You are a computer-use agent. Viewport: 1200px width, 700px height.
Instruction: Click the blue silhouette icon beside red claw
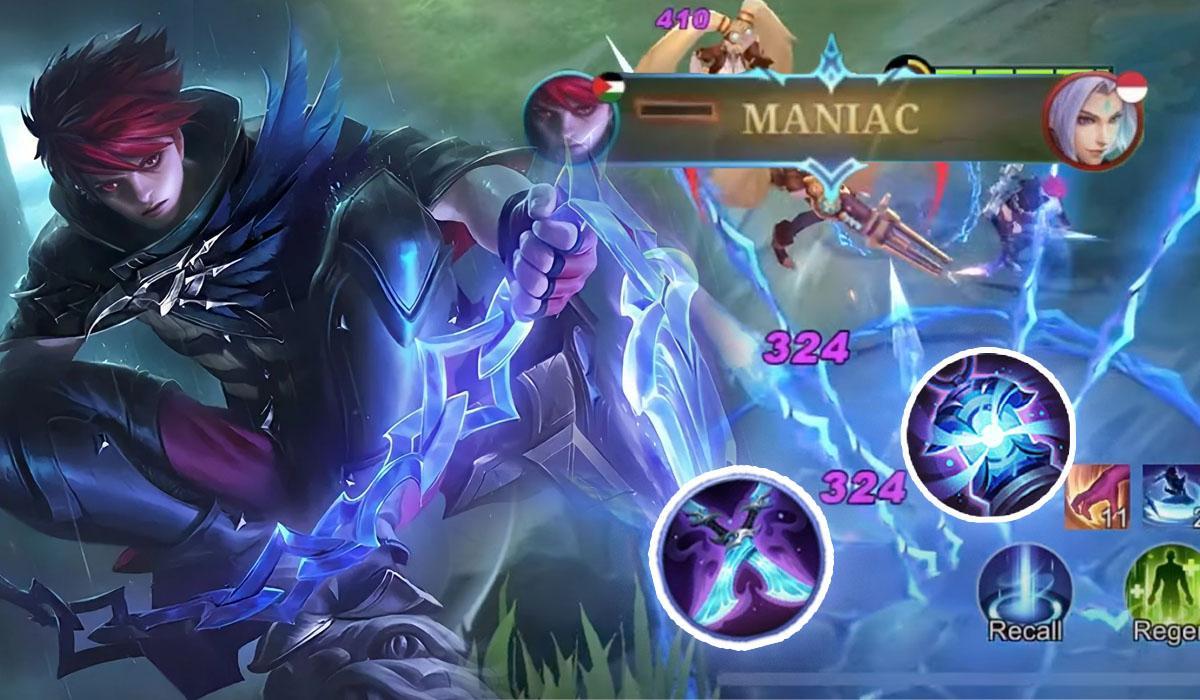click(x=1172, y=495)
